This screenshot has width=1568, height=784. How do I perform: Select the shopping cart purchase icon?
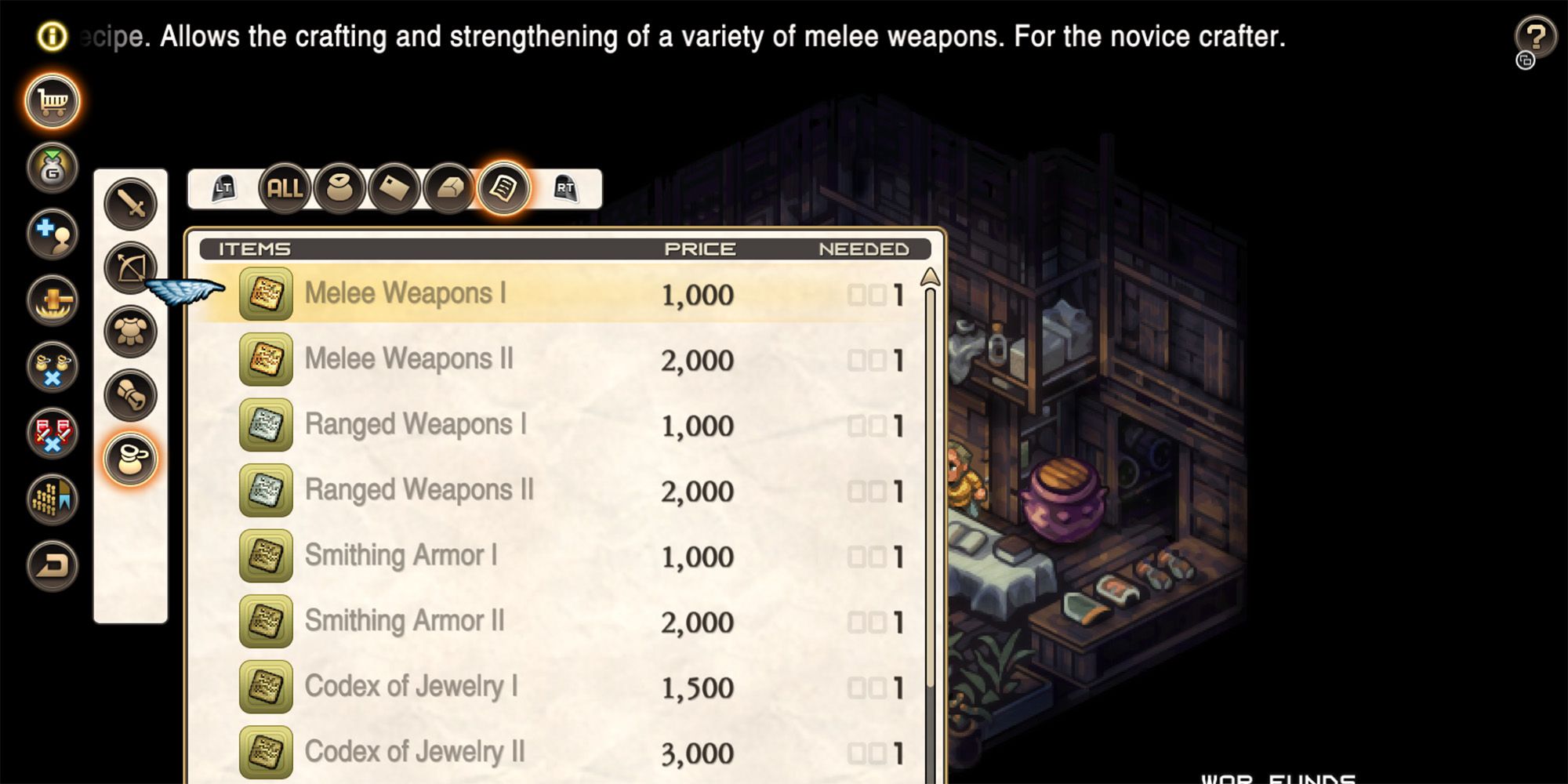click(x=51, y=100)
